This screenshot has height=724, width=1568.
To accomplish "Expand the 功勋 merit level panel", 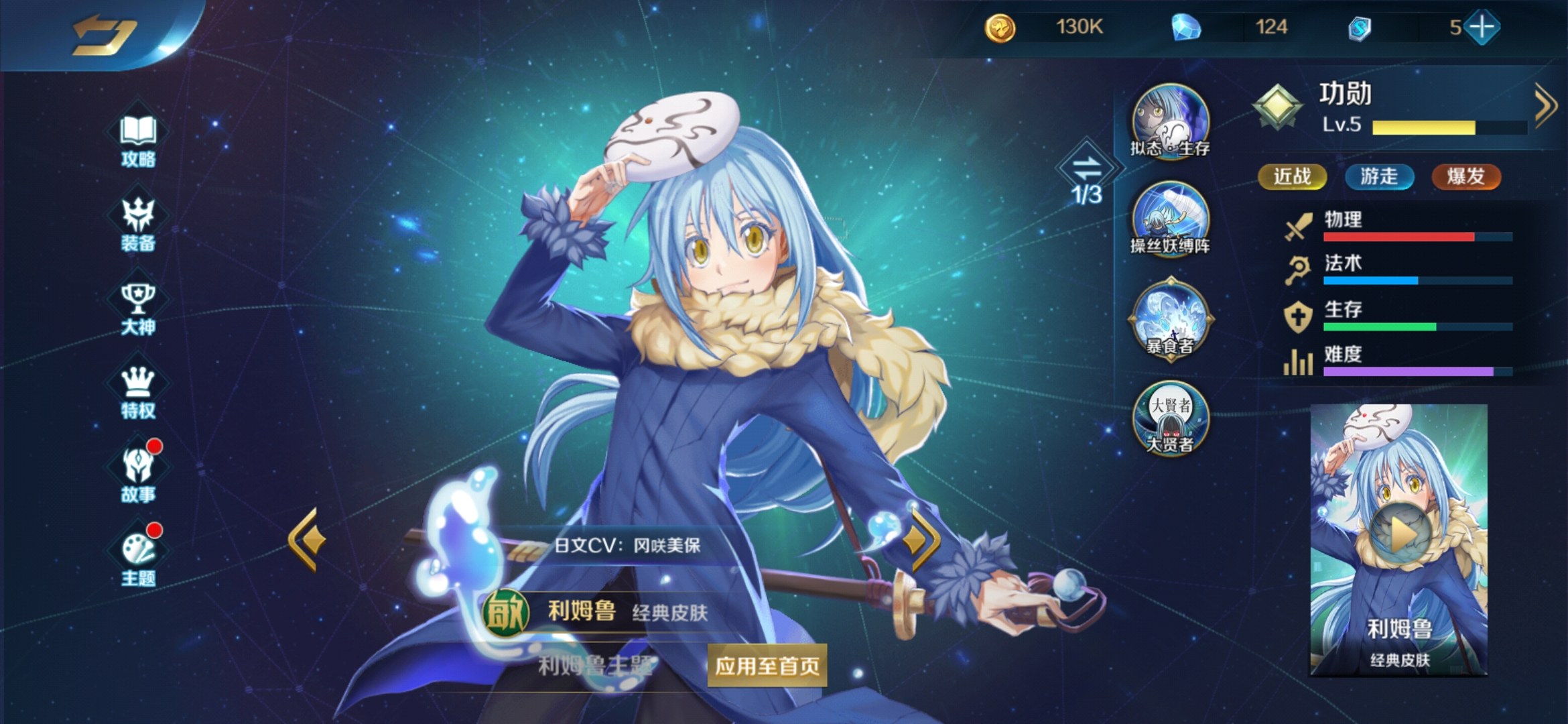I will (x=1544, y=105).
